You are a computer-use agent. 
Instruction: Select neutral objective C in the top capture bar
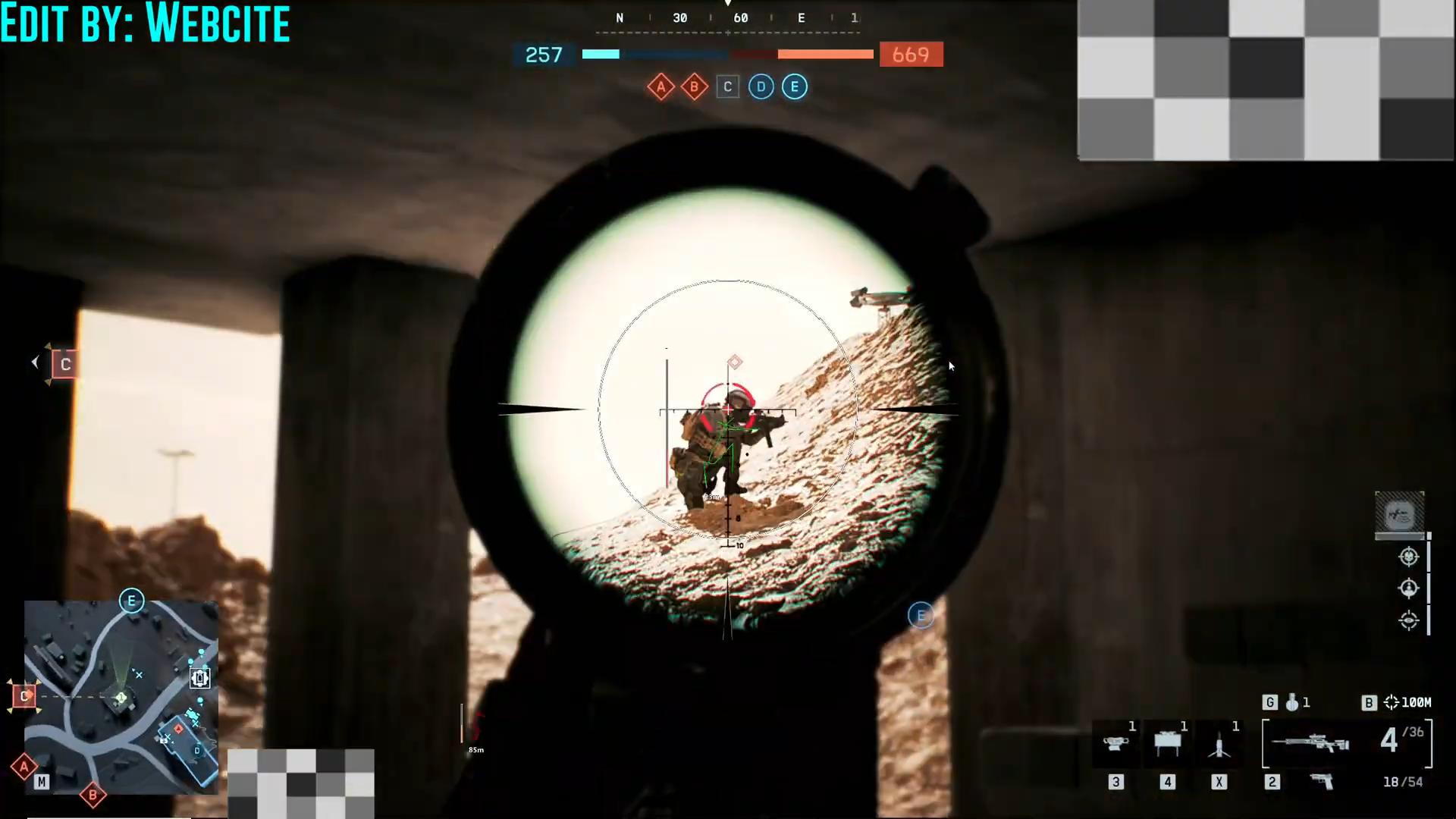(727, 87)
